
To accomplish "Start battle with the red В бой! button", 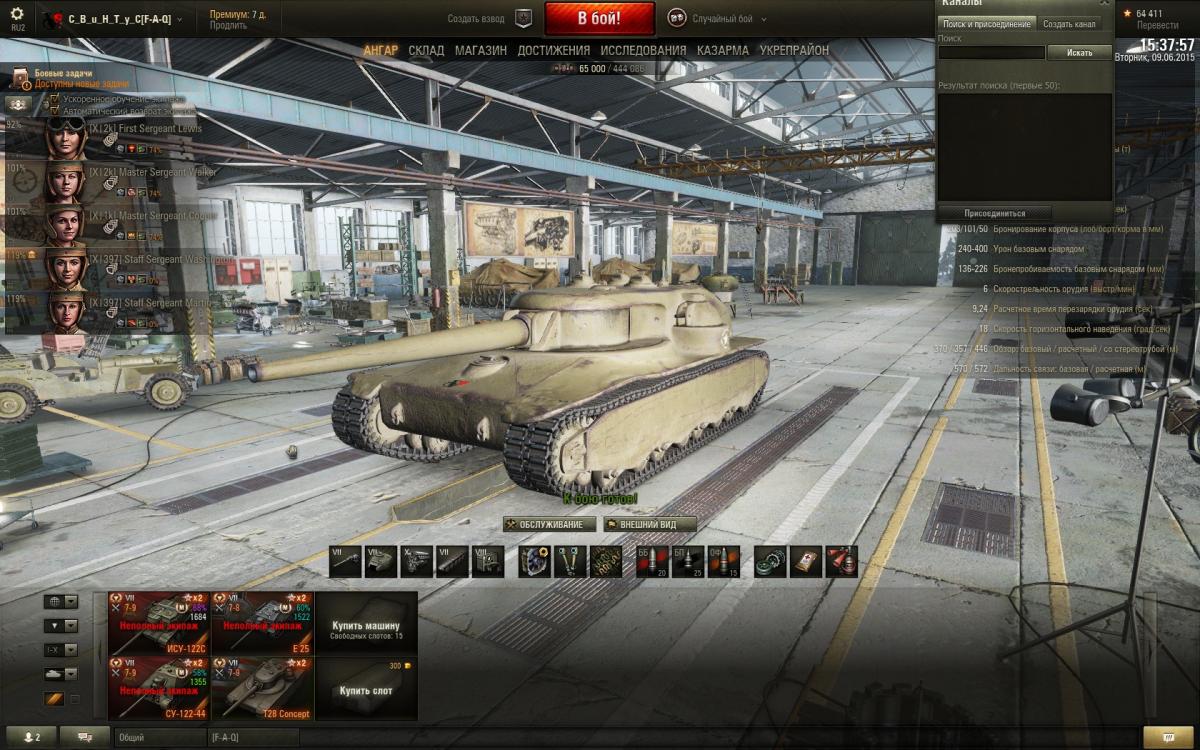I will (x=599, y=19).
